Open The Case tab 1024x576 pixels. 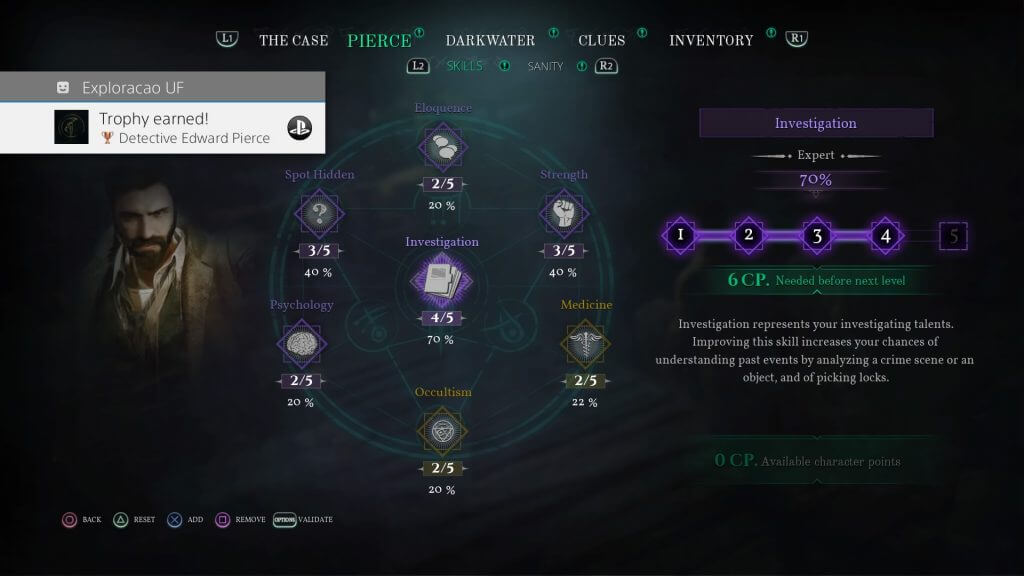(x=293, y=40)
